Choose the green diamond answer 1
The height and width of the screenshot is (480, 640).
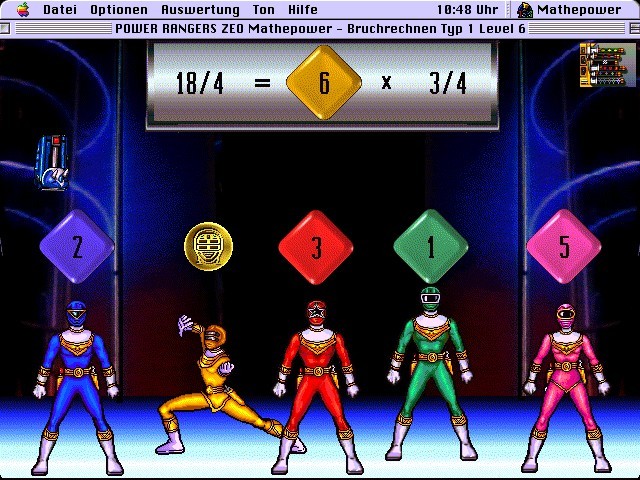431,247
